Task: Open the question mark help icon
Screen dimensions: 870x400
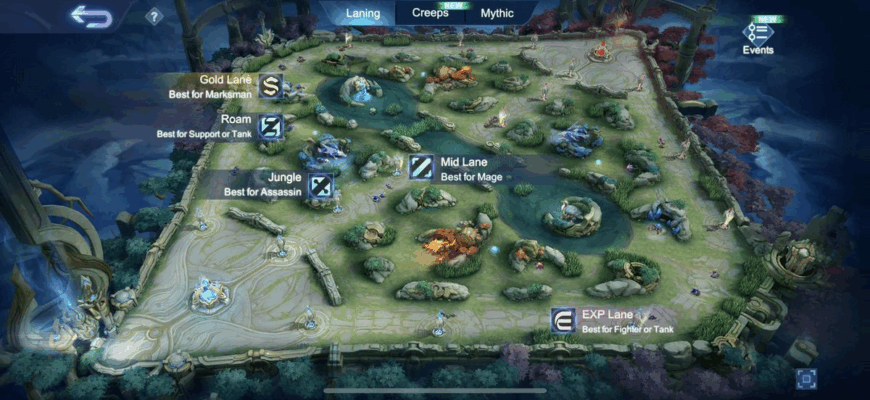Action: [153, 16]
